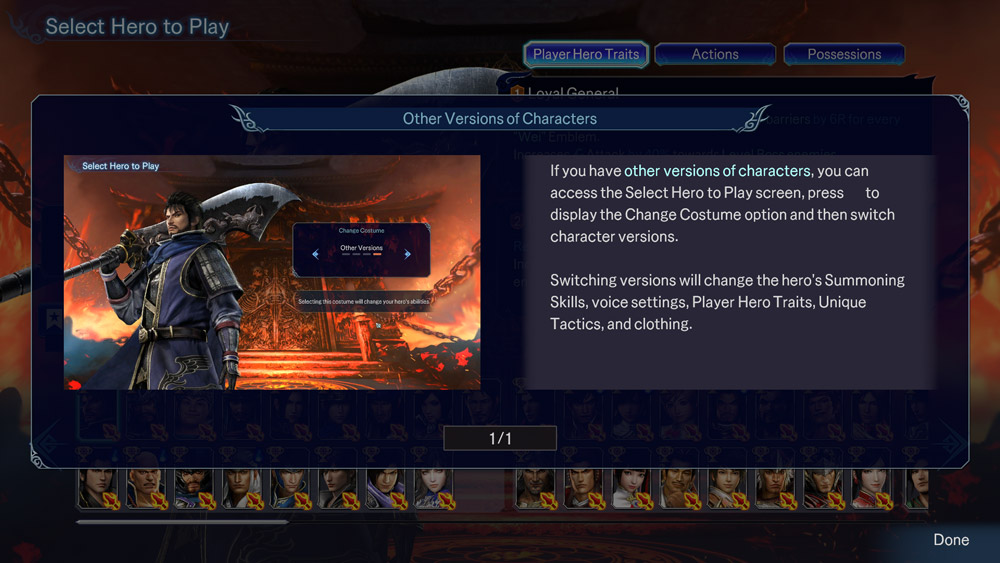Open the Actions tab
This screenshot has height=563, width=1000.
click(715, 55)
